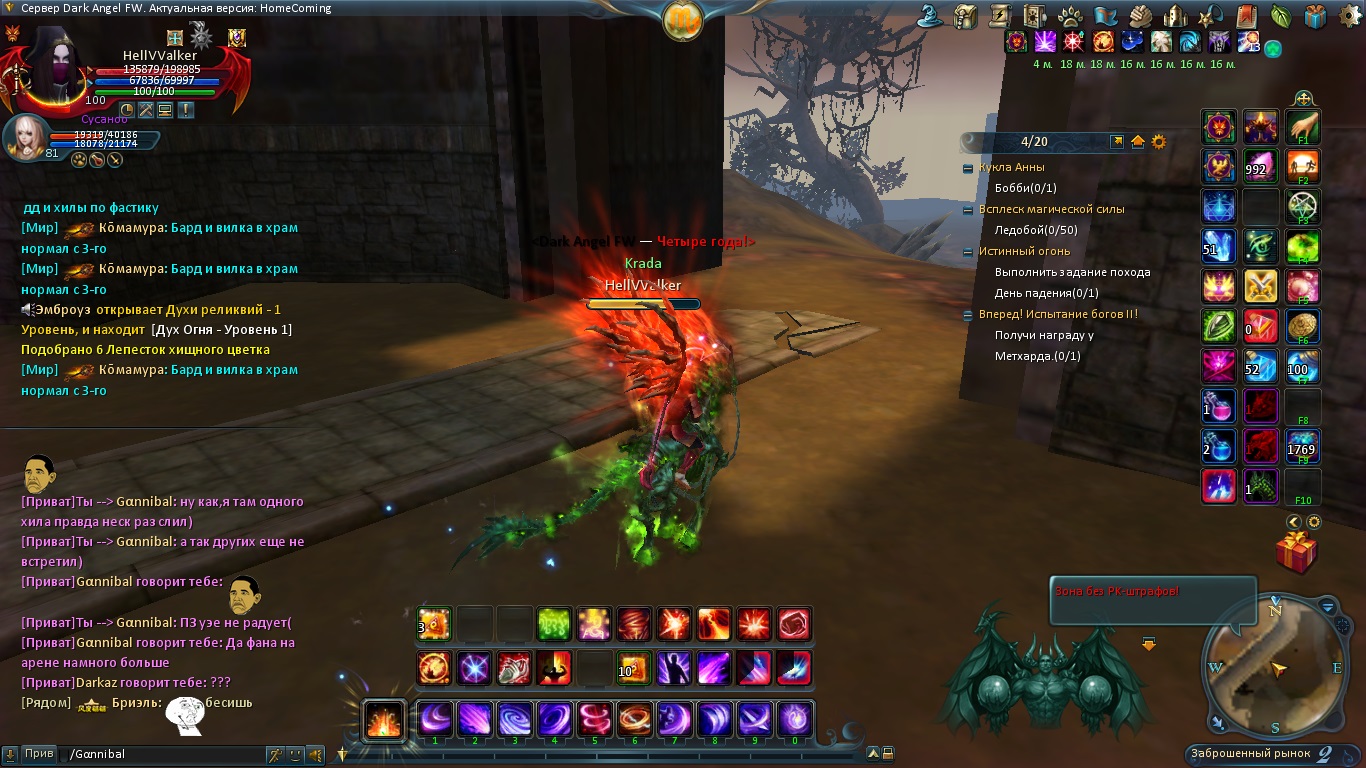Activate the hotbar skill bound to key 5
Image resolution: width=1366 pixels, height=768 pixels.
[594, 719]
